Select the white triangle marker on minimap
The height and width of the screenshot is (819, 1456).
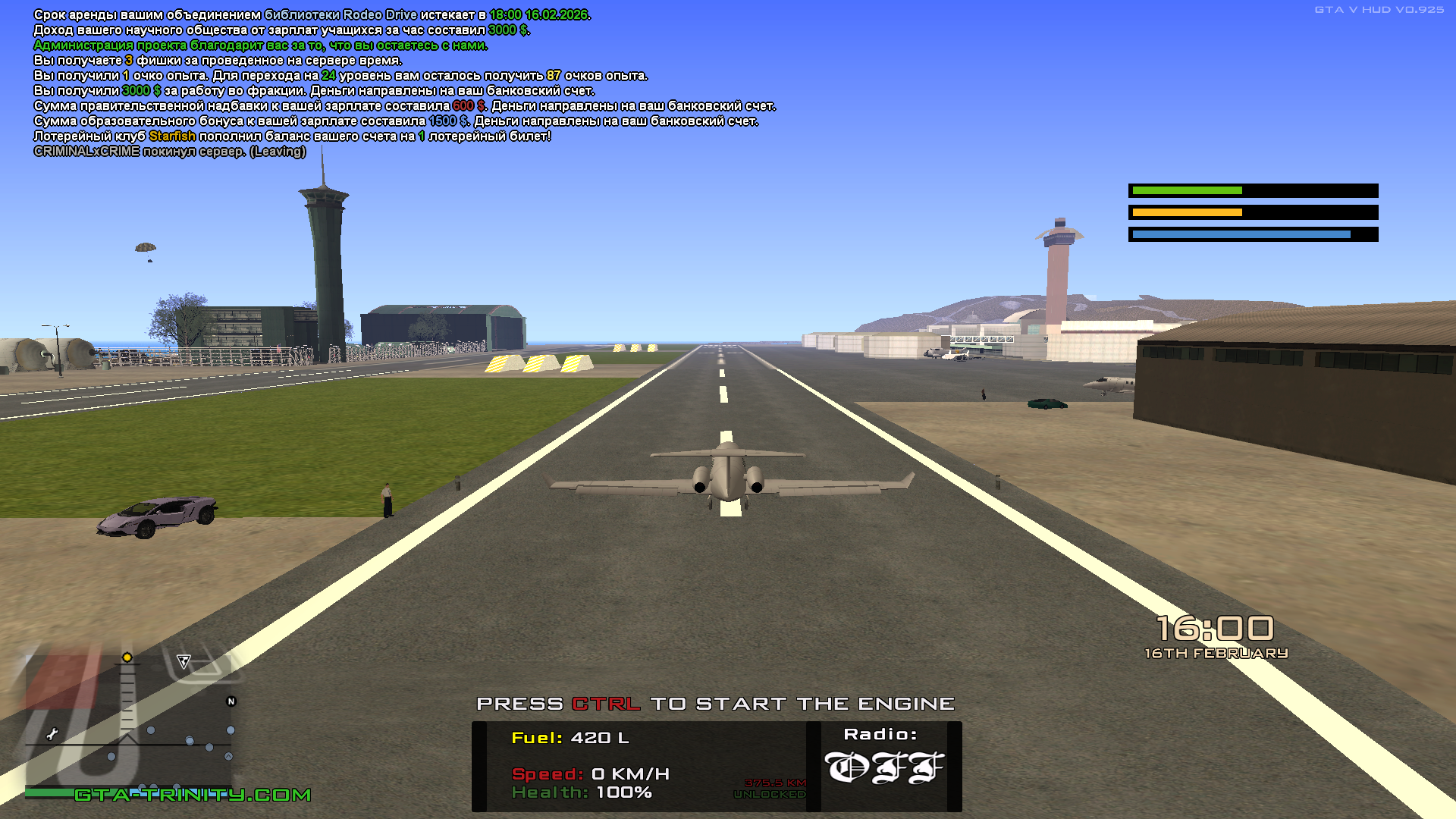click(184, 661)
